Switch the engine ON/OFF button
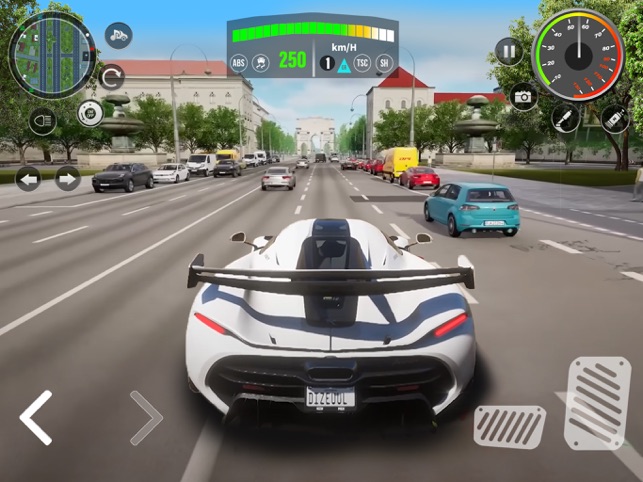The image size is (643, 482). tap(91, 113)
